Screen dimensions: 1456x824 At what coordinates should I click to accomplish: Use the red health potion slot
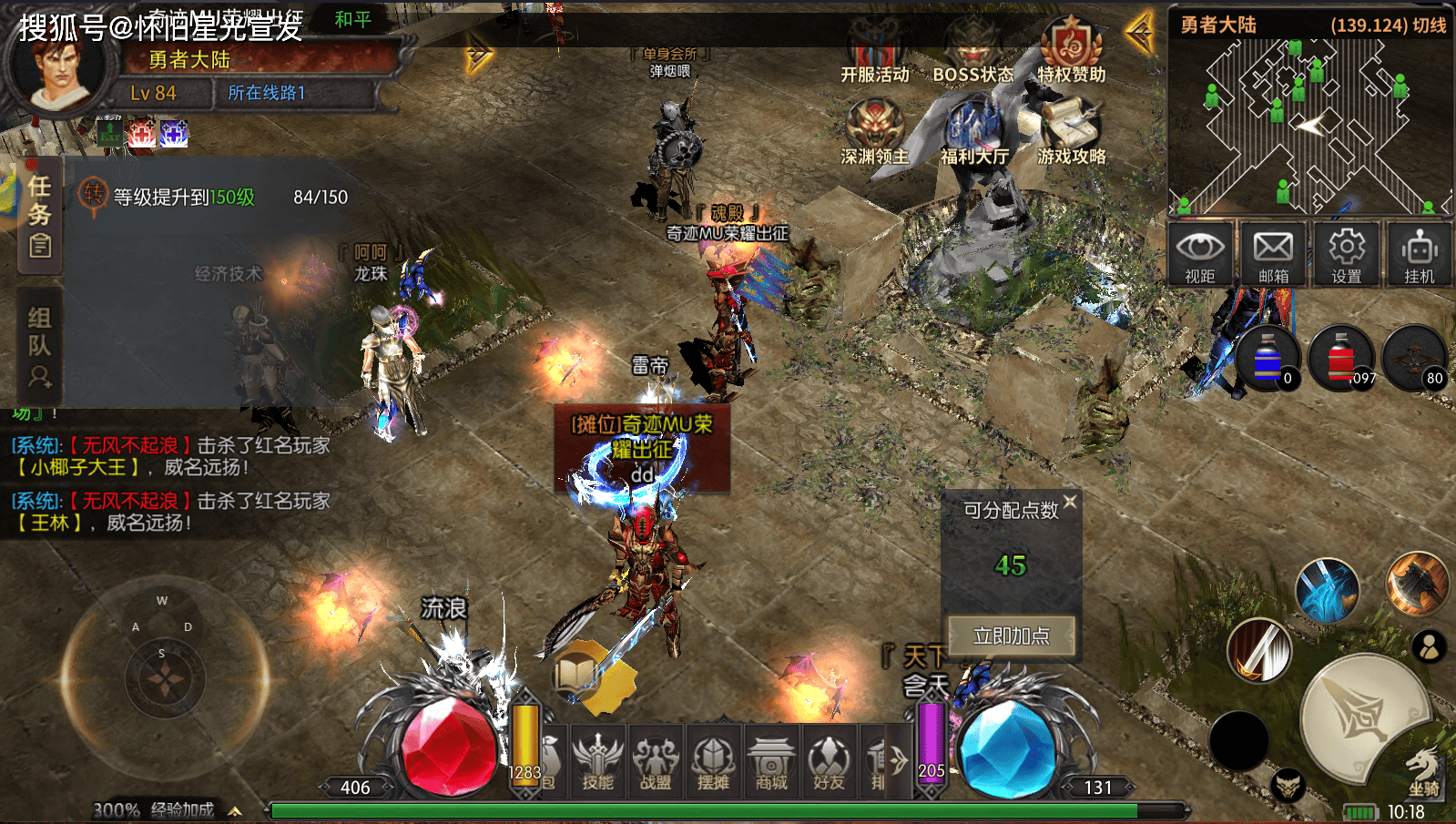1340,359
